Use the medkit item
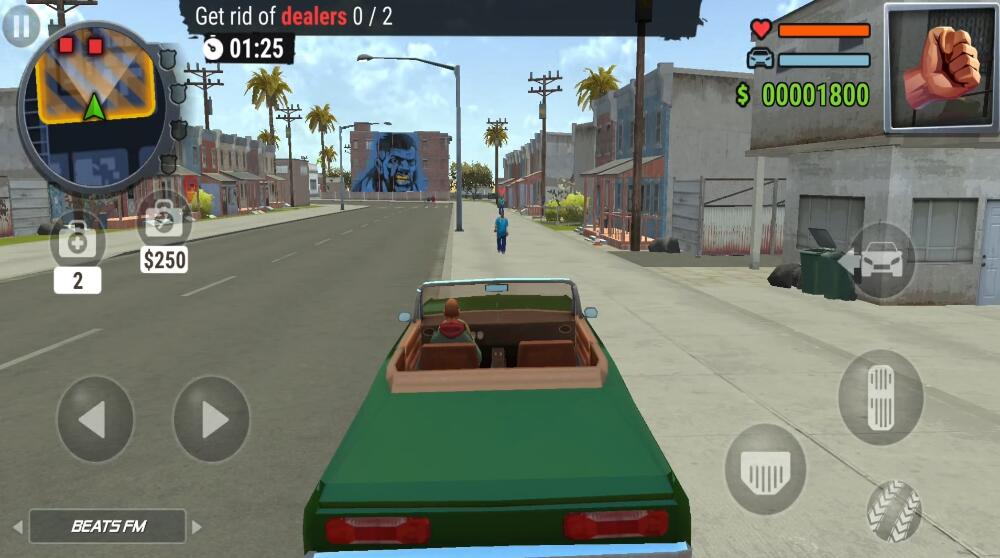Screen dimensions: 1000x558 click(77, 240)
